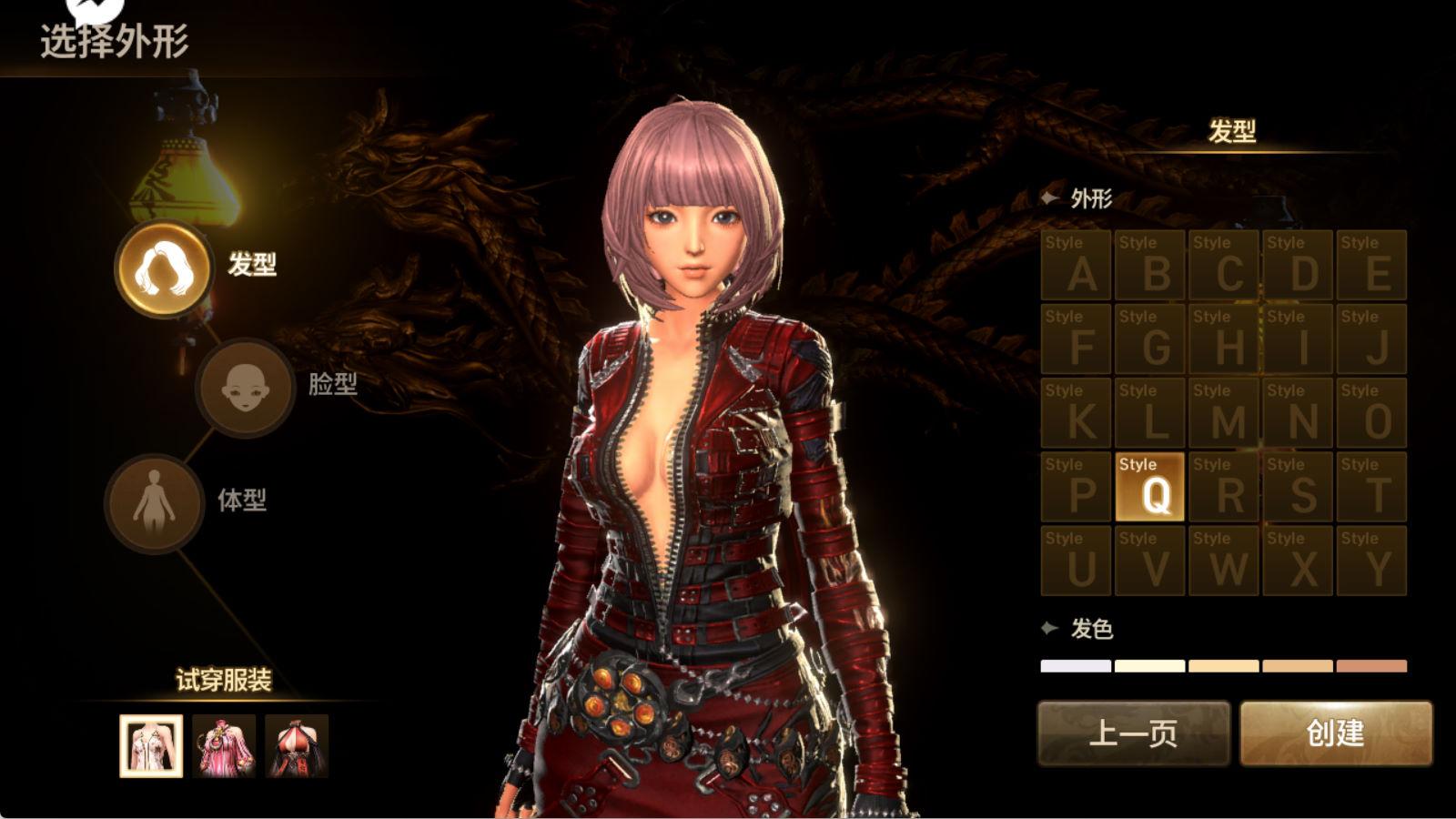
Task: Click the 创建 create character button
Action: pos(1336,733)
